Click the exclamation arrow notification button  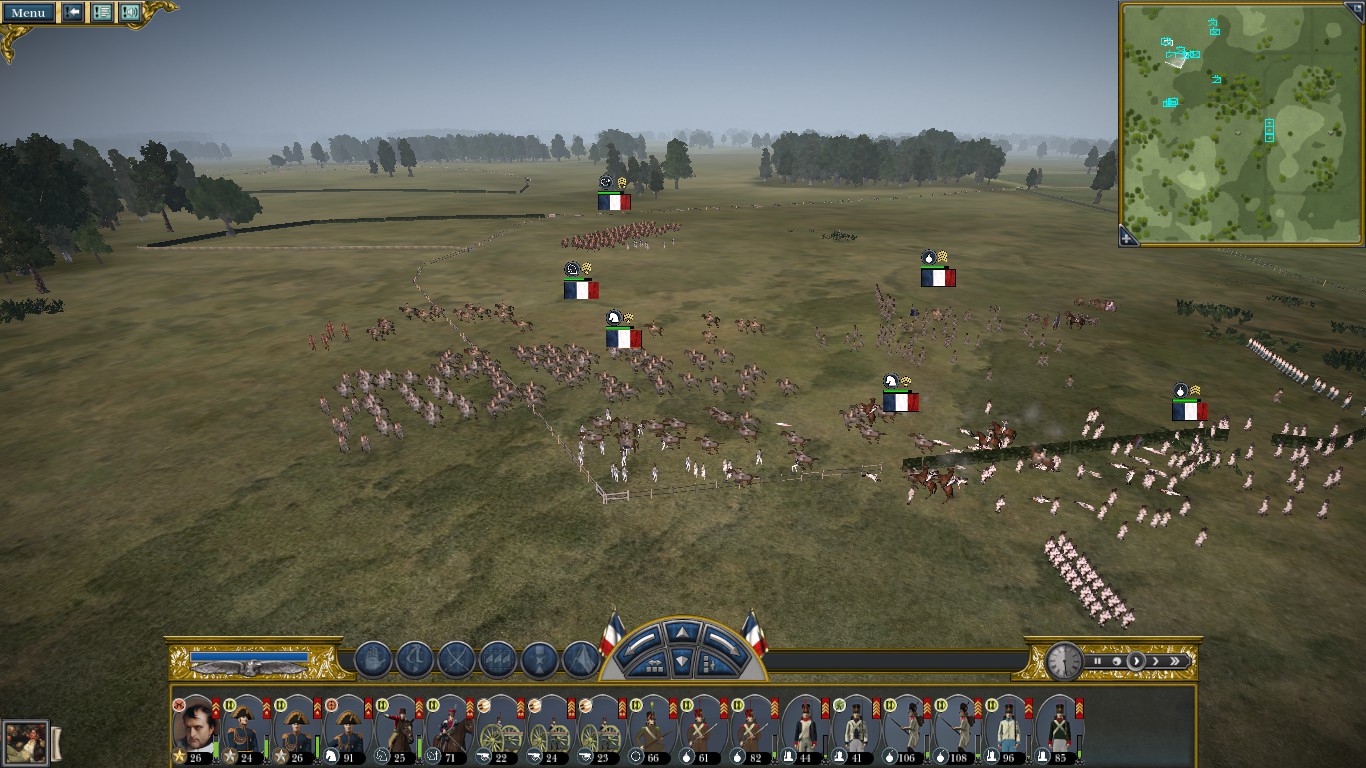click(73, 13)
